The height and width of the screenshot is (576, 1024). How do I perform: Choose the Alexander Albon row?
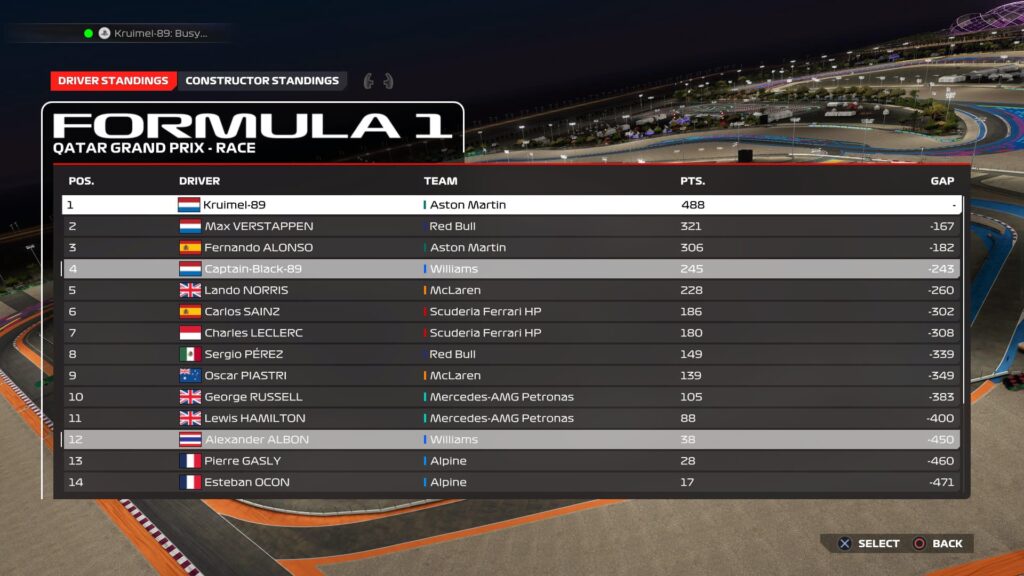(x=511, y=440)
